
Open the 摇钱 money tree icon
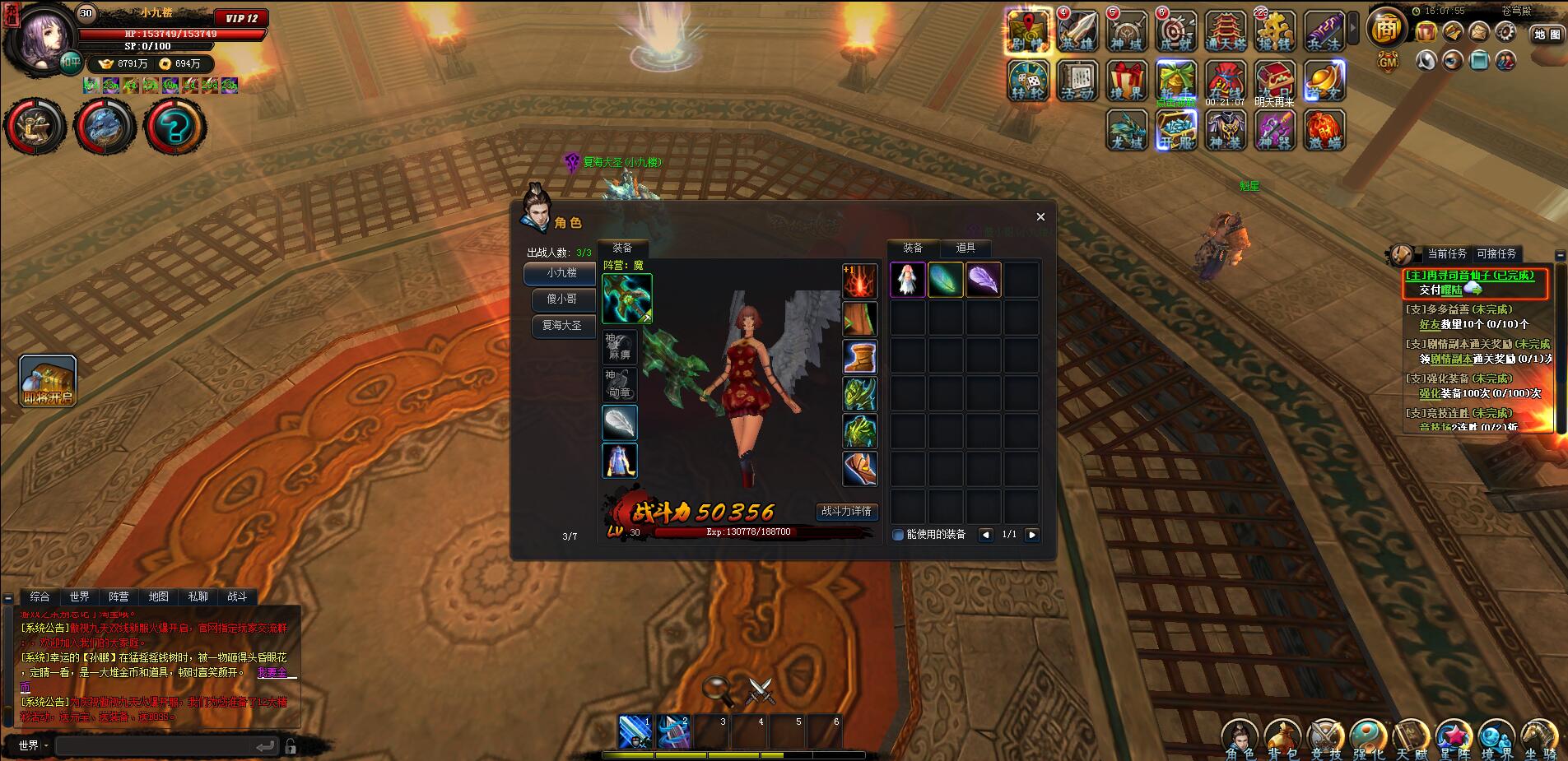pos(1275,33)
